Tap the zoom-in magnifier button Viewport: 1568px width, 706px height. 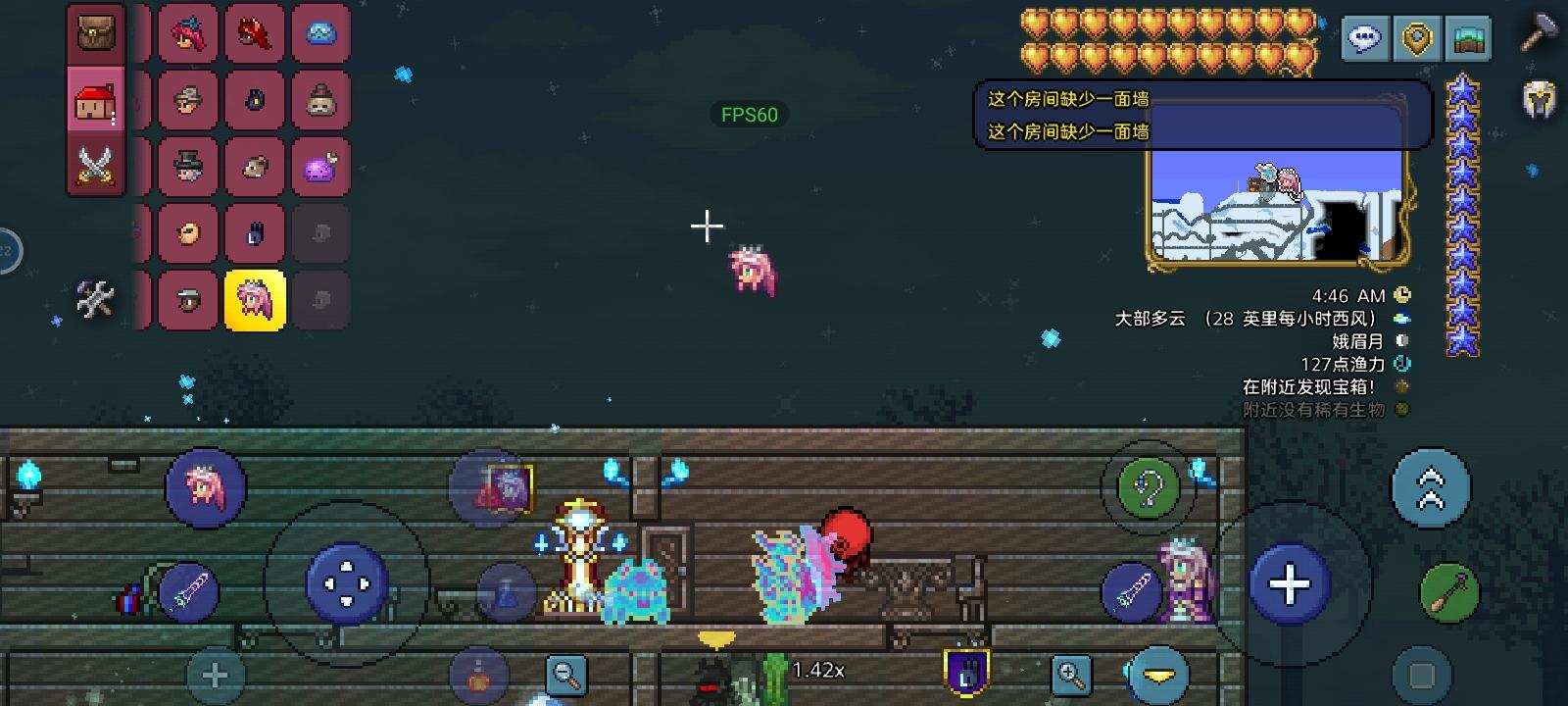(1072, 674)
